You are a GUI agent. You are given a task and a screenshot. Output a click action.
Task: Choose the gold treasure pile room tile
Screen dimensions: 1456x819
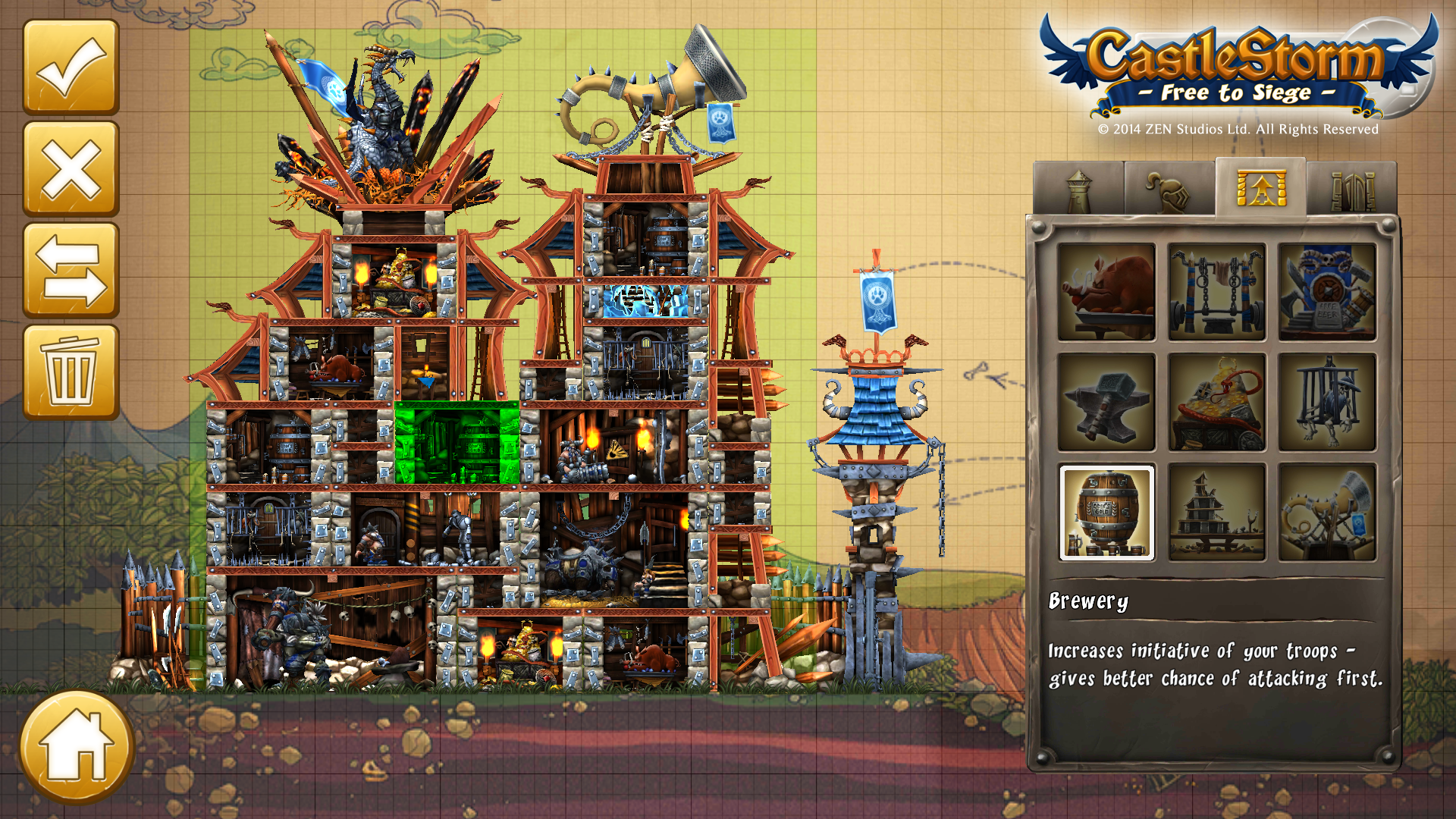pos(1216,402)
